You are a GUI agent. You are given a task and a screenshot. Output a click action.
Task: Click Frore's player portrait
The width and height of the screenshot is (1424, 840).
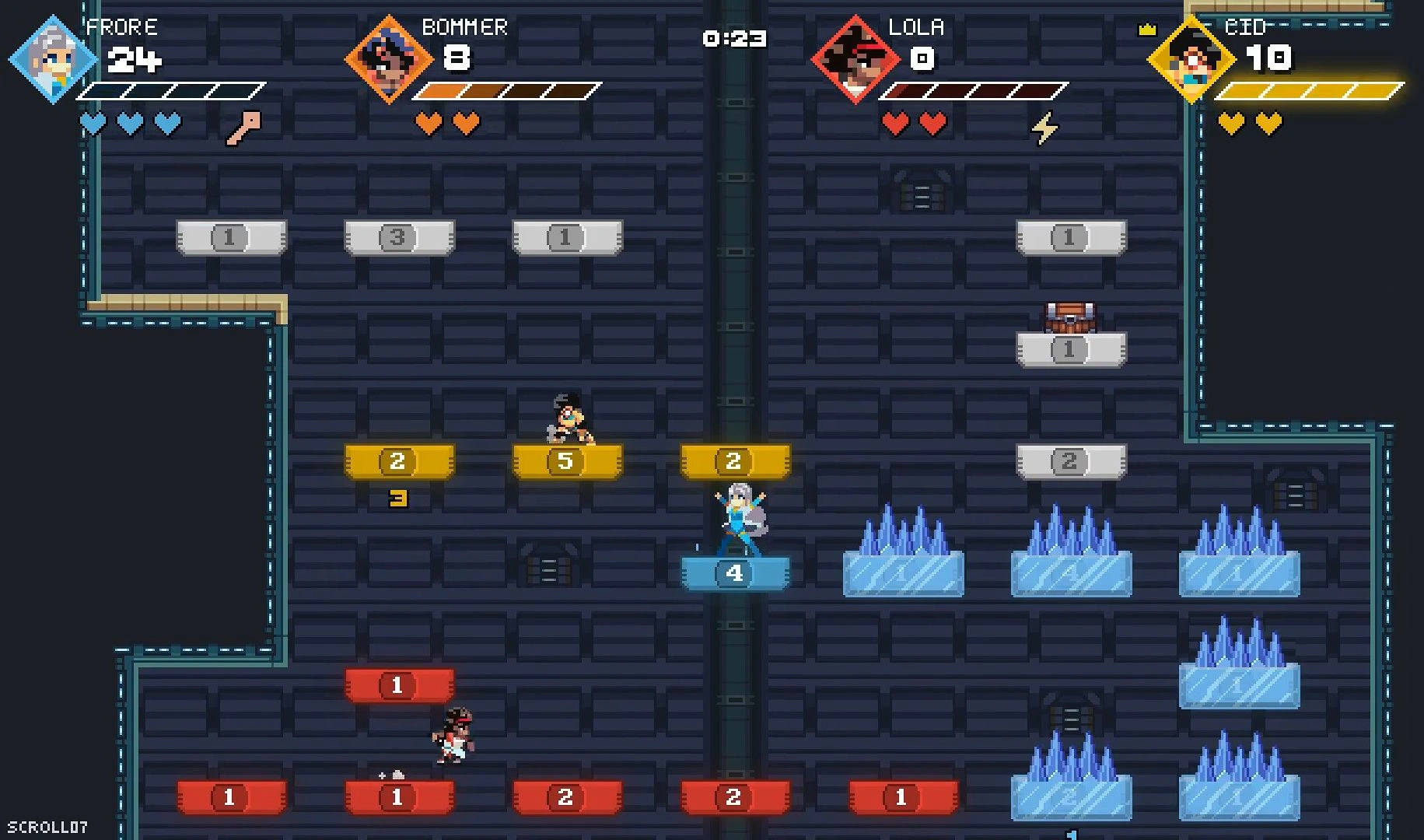[52, 59]
